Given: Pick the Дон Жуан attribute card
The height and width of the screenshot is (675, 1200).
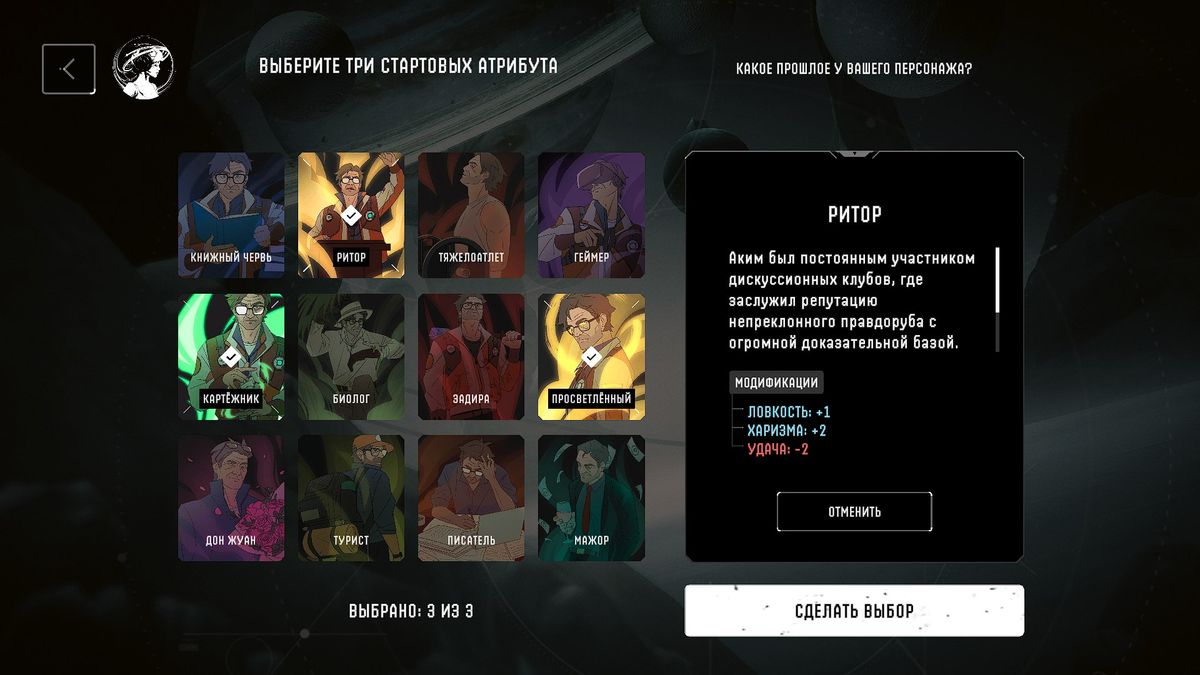Looking at the screenshot, I should click(231, 498).
